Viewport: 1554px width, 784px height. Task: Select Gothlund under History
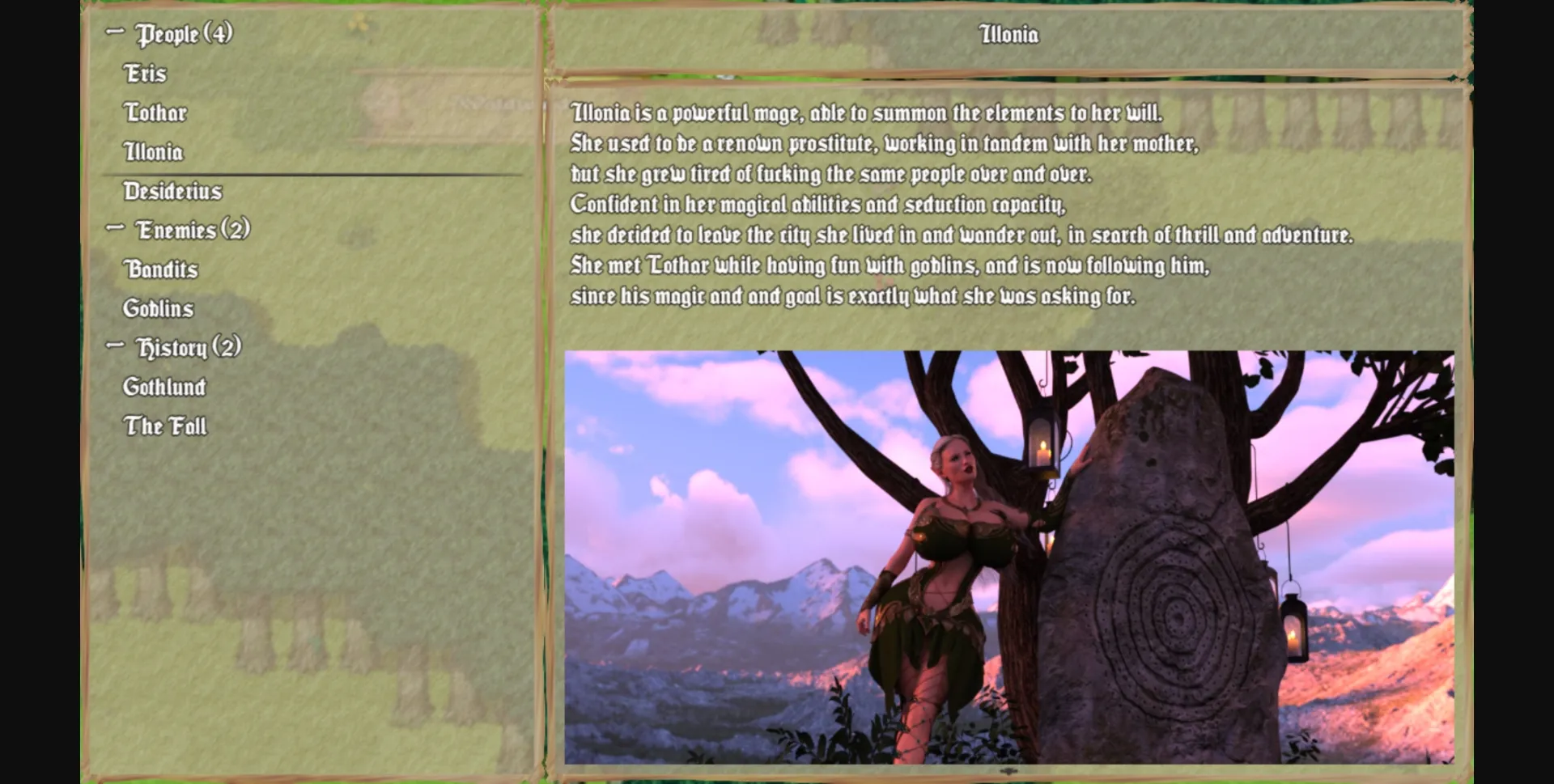165,388
